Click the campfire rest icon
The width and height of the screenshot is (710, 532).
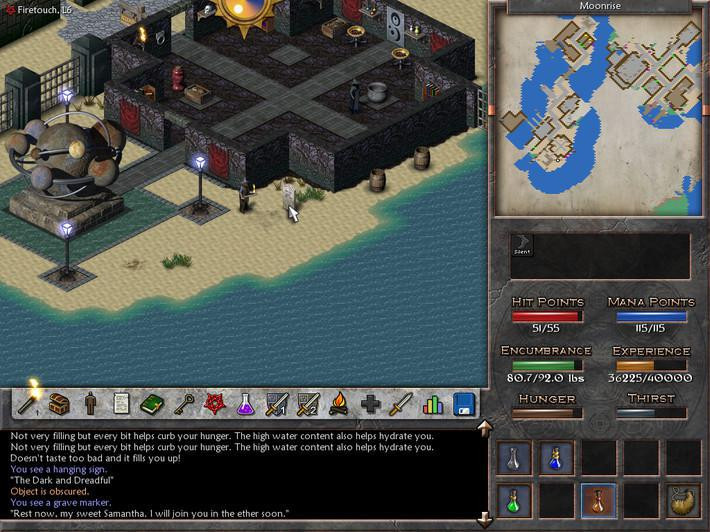[x=339, y=404]
